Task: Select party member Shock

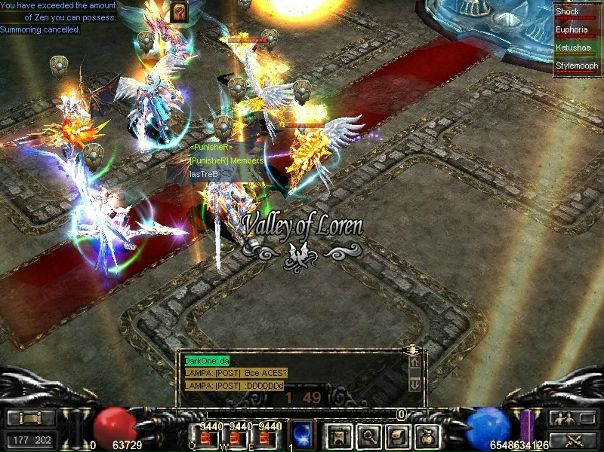Action: [577, 12]
